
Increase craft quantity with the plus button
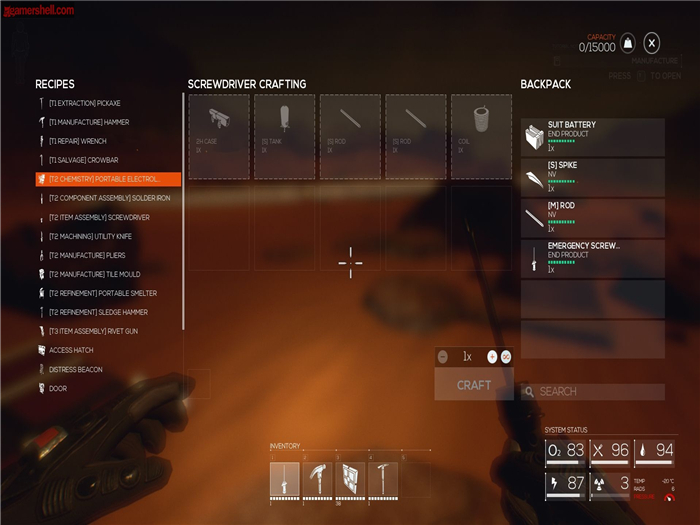pos(492,356)
